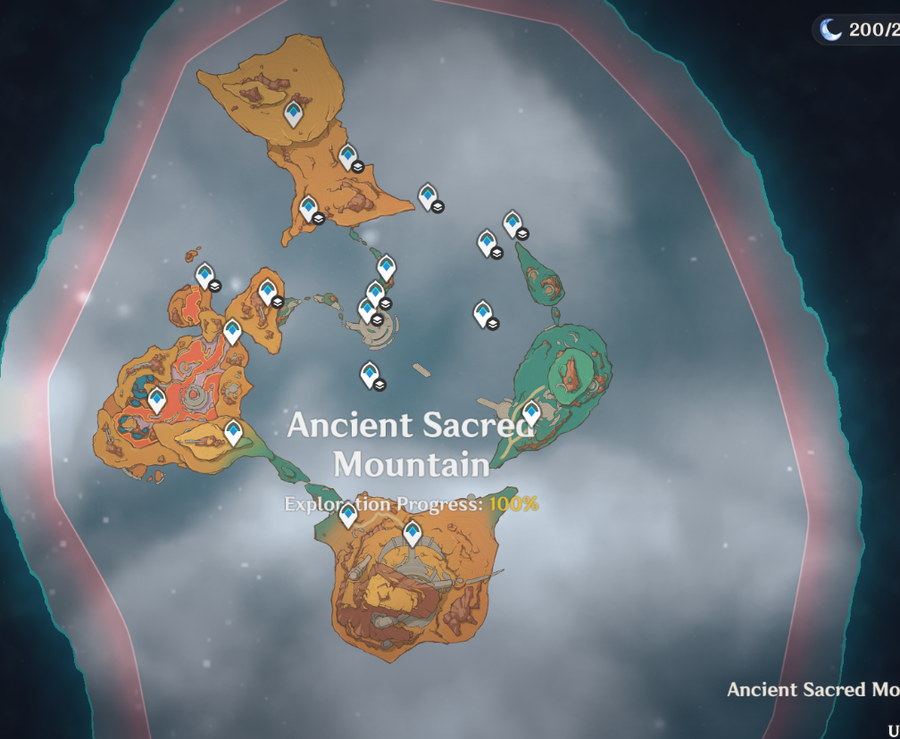Select the badge-less waypoint on the northern island

pyautogui.click(x=293, y=113)
